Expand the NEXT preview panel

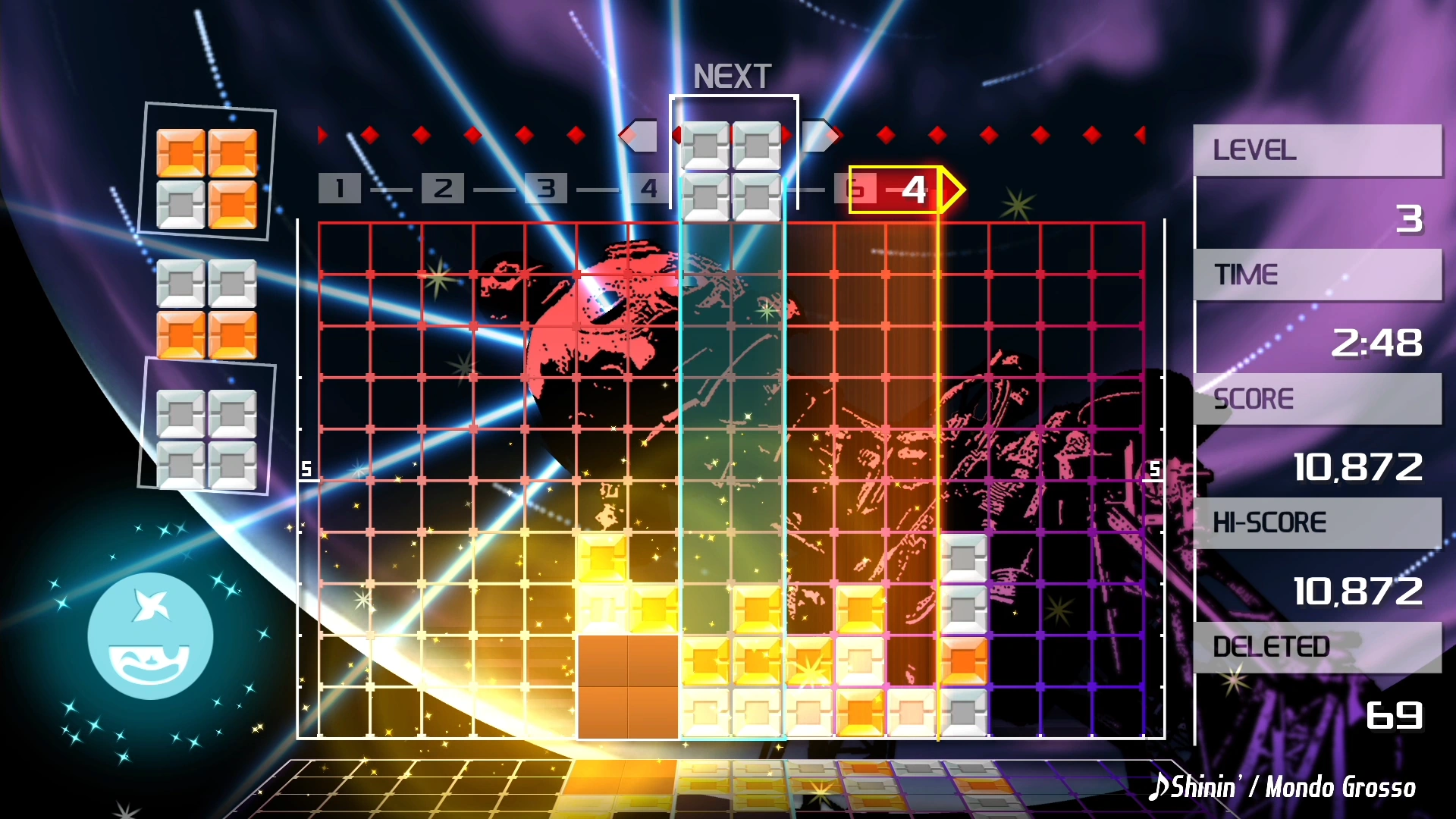tap(733, 74)
